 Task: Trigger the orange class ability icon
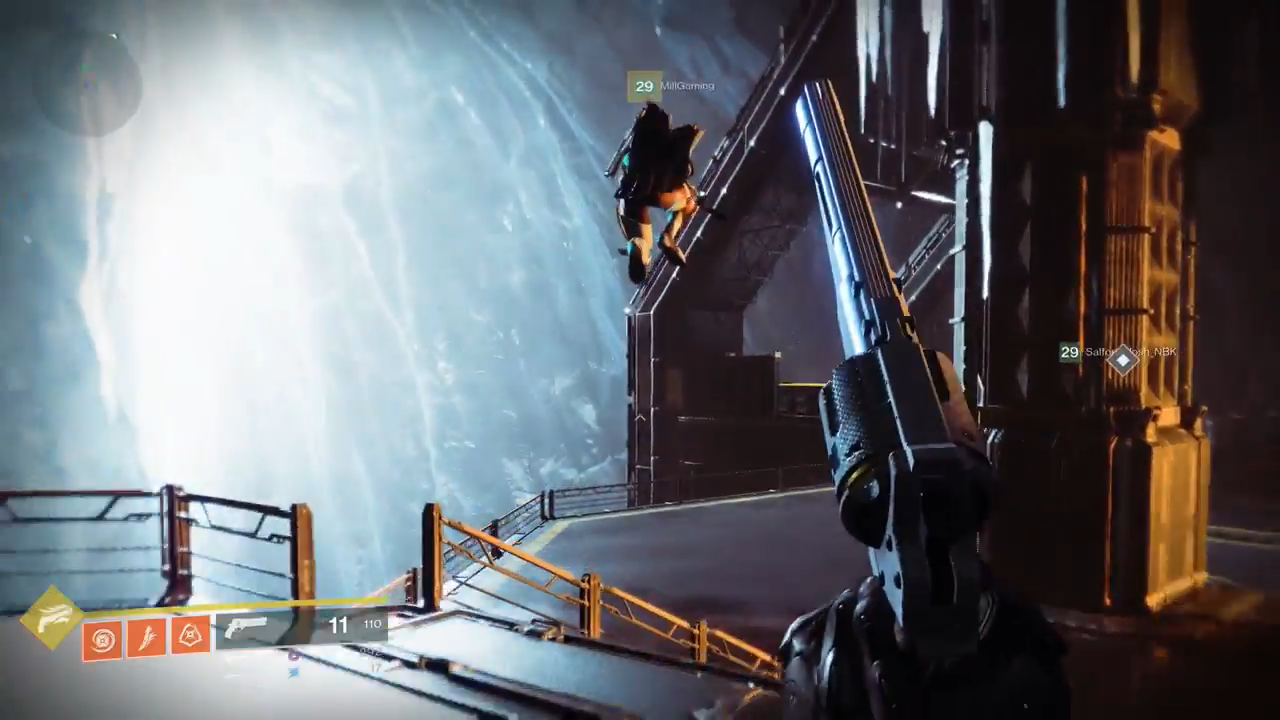190,635
